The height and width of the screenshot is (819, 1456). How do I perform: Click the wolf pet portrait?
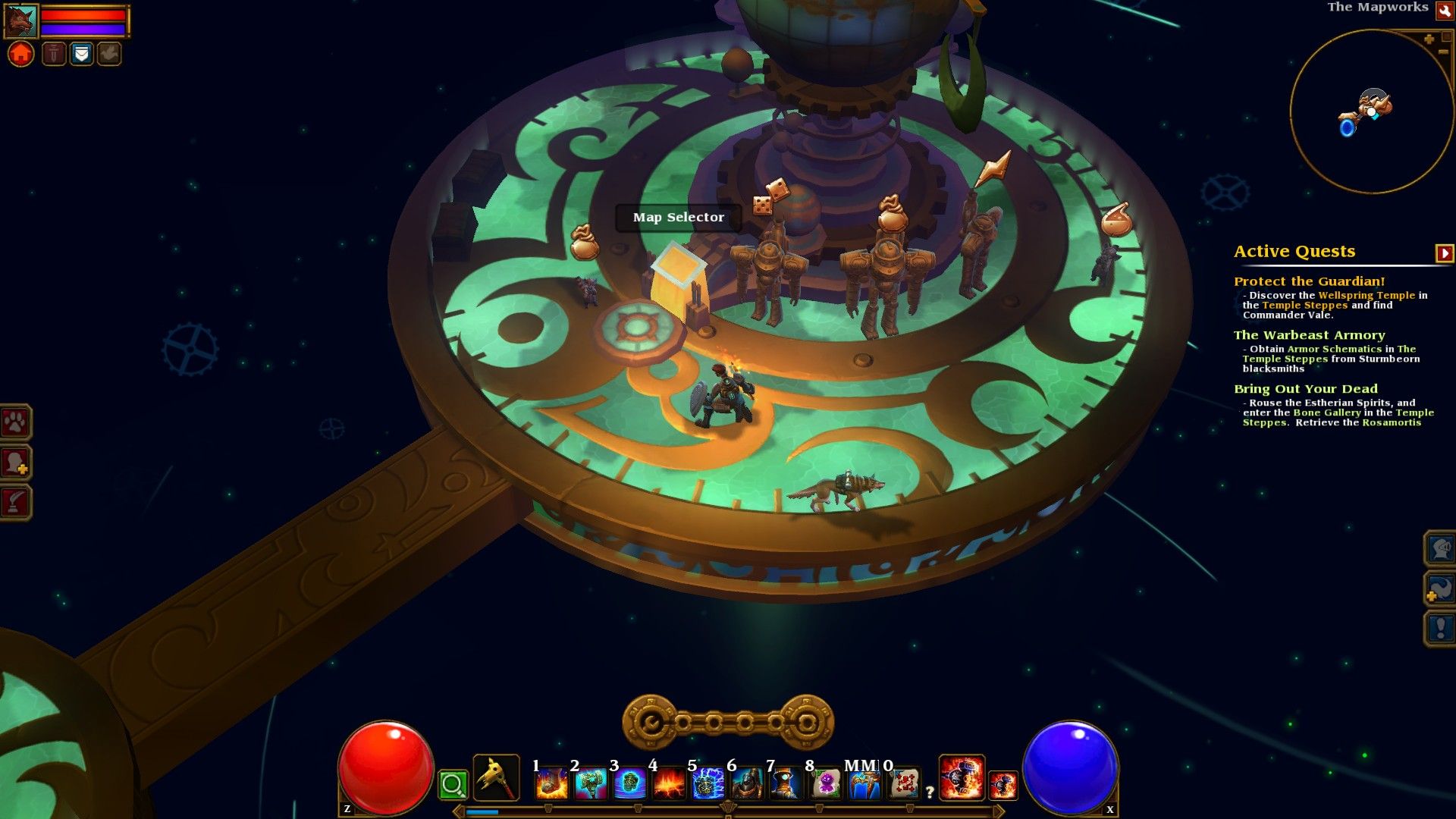click(20, 21)
